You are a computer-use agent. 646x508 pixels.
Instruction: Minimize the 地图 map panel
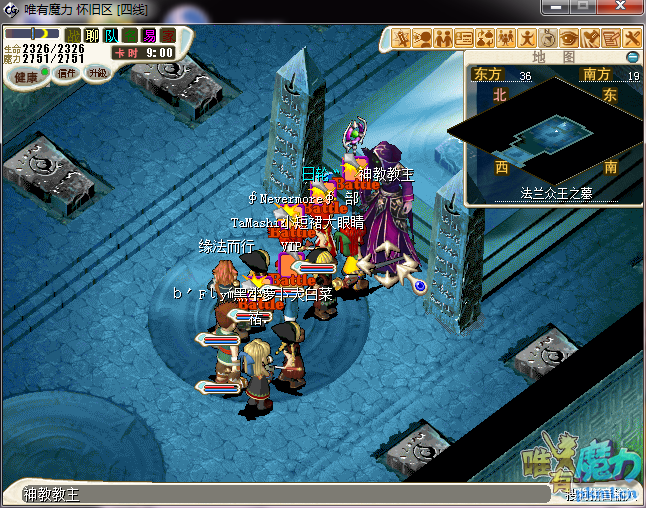point(632,57)
